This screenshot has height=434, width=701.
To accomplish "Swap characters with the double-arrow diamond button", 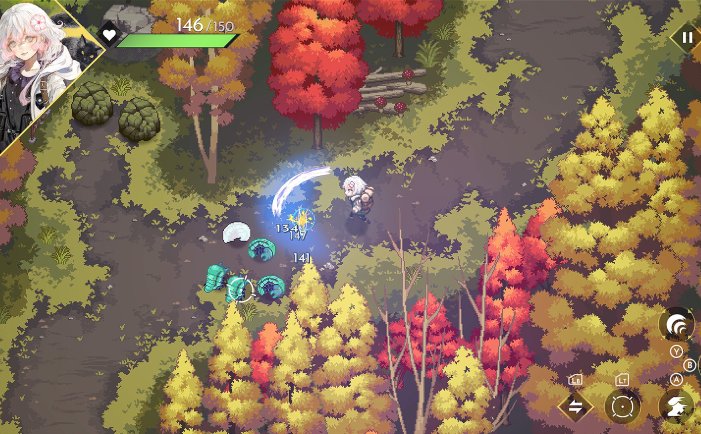I will pyautogui.click(x=575, y=406).
